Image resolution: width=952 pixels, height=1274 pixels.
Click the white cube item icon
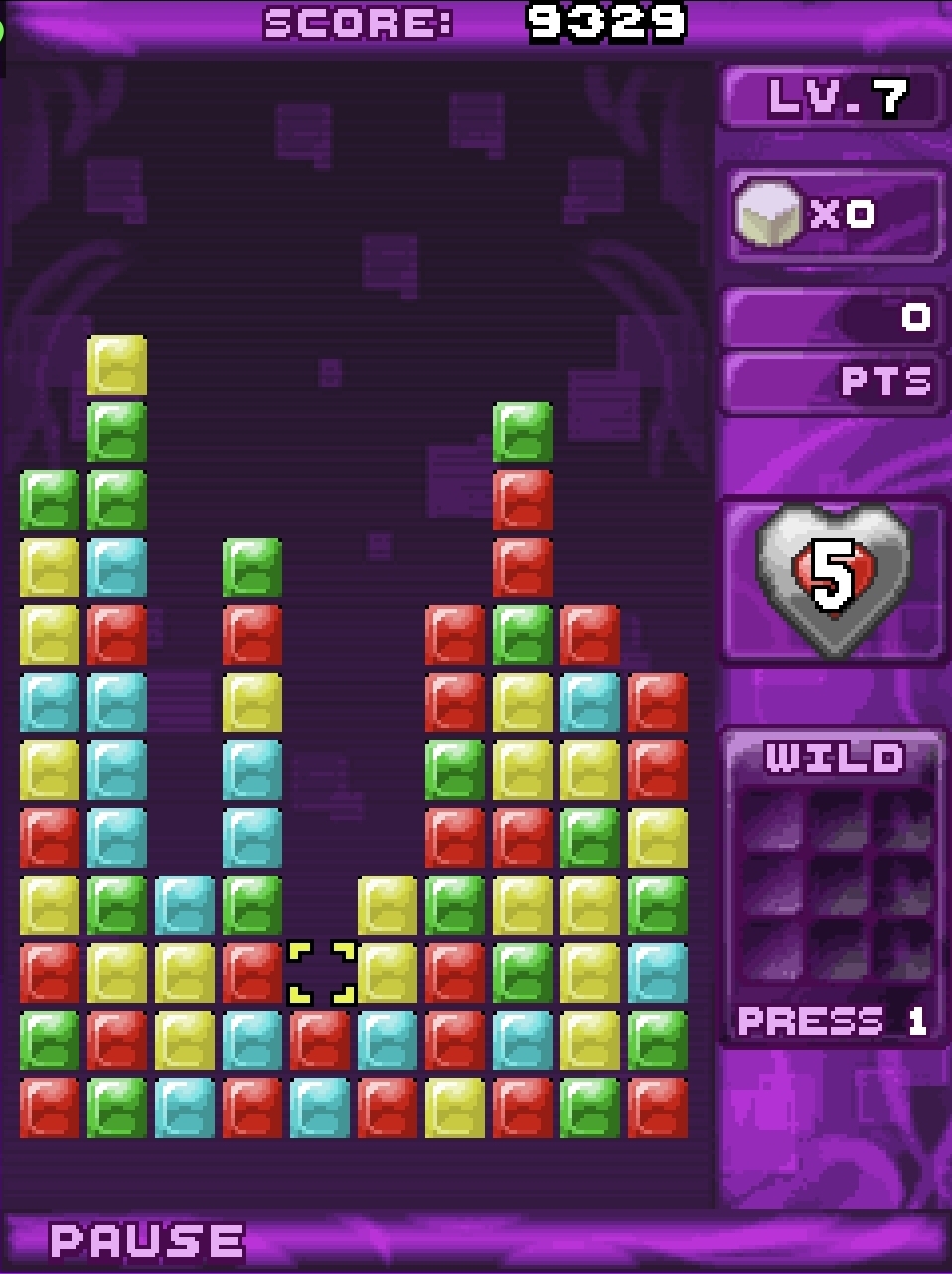tap(767, 214)
